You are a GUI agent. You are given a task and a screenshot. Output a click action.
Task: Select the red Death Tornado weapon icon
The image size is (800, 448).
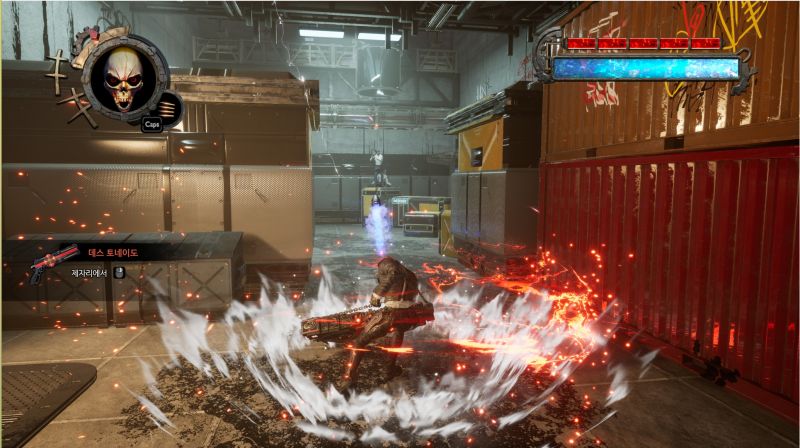click(53, 260)
